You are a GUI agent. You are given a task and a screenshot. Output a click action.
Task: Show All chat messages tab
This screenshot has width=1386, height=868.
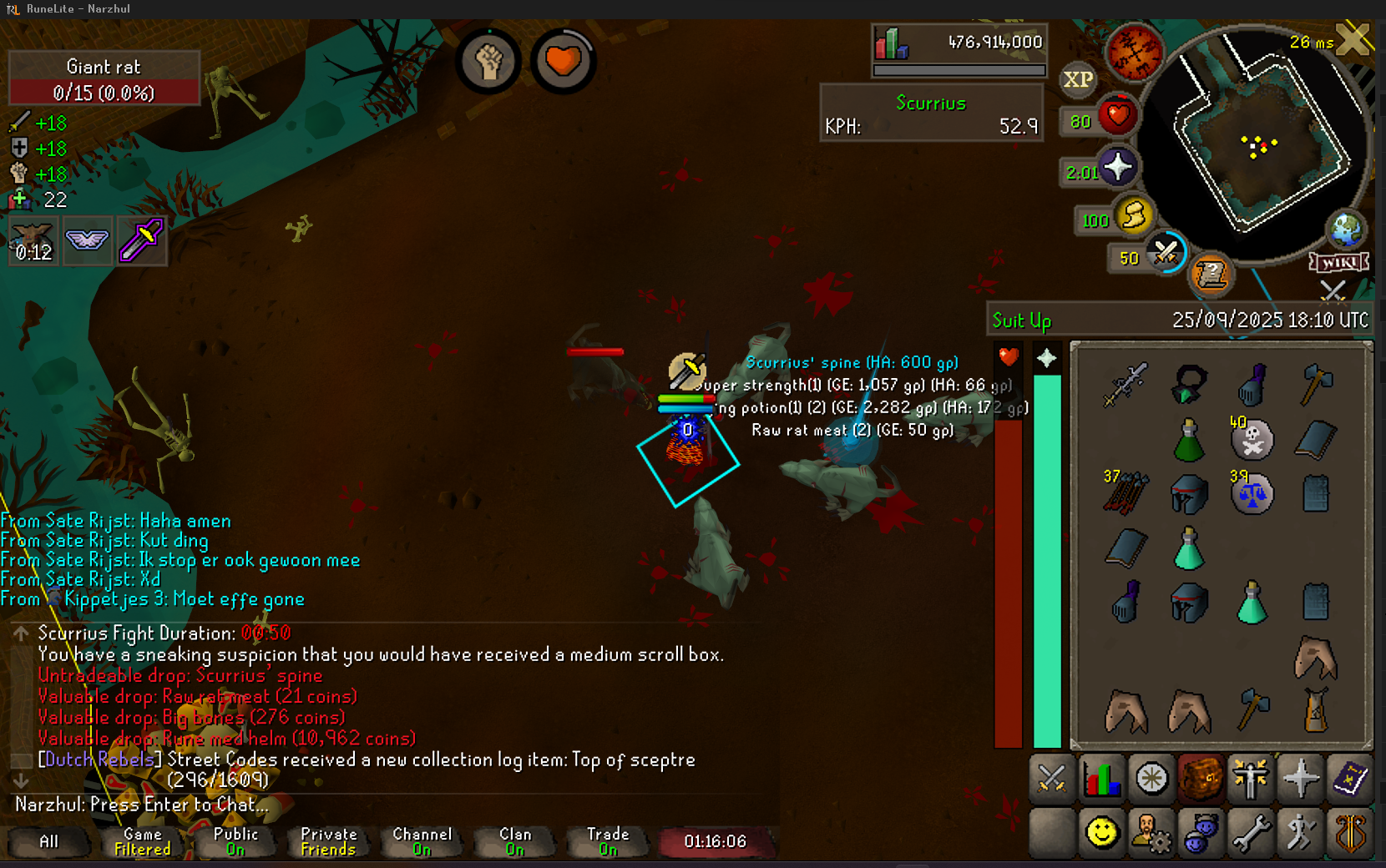49,841
